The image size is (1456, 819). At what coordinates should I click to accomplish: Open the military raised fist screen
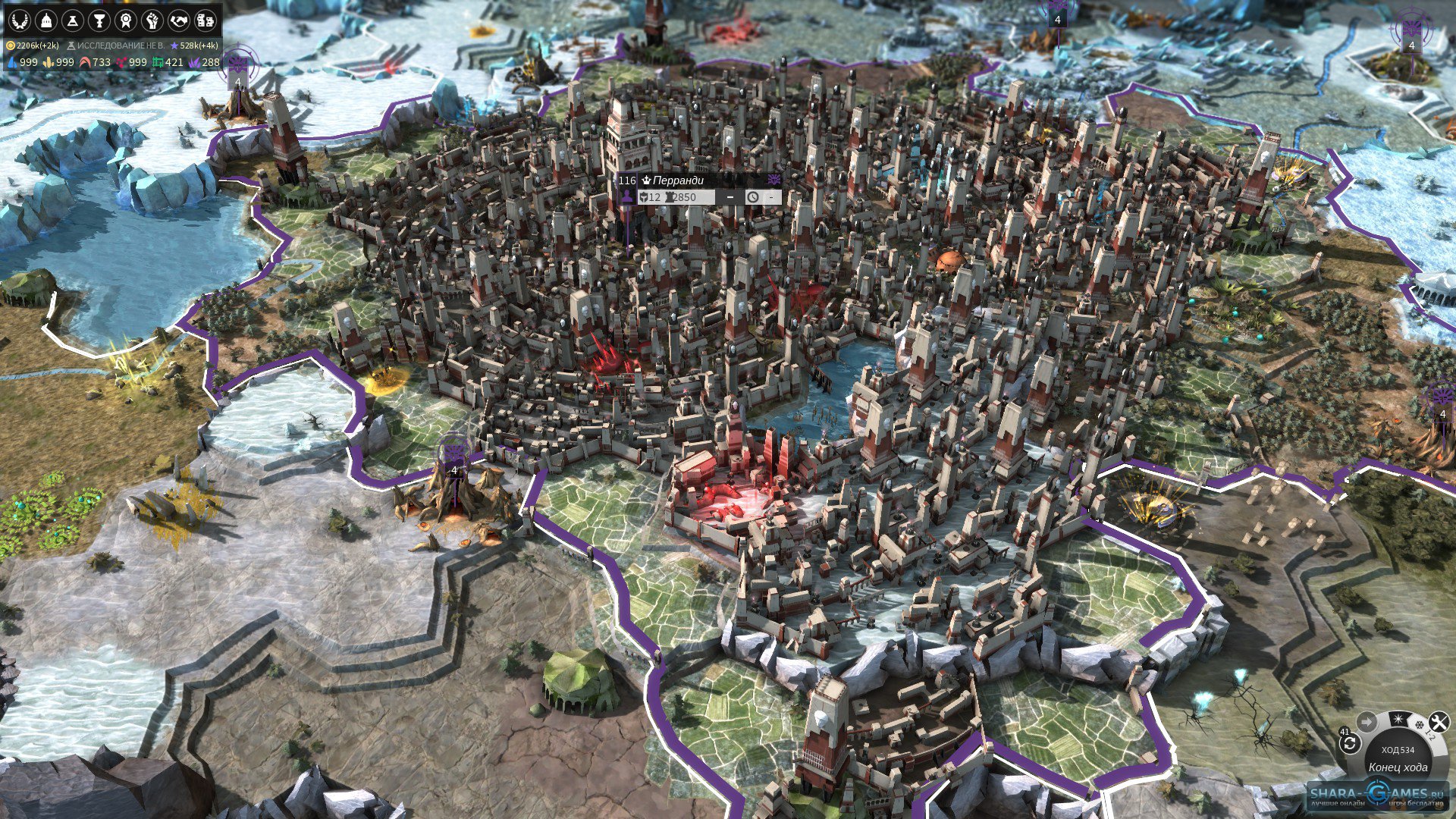tap(152, 20)
